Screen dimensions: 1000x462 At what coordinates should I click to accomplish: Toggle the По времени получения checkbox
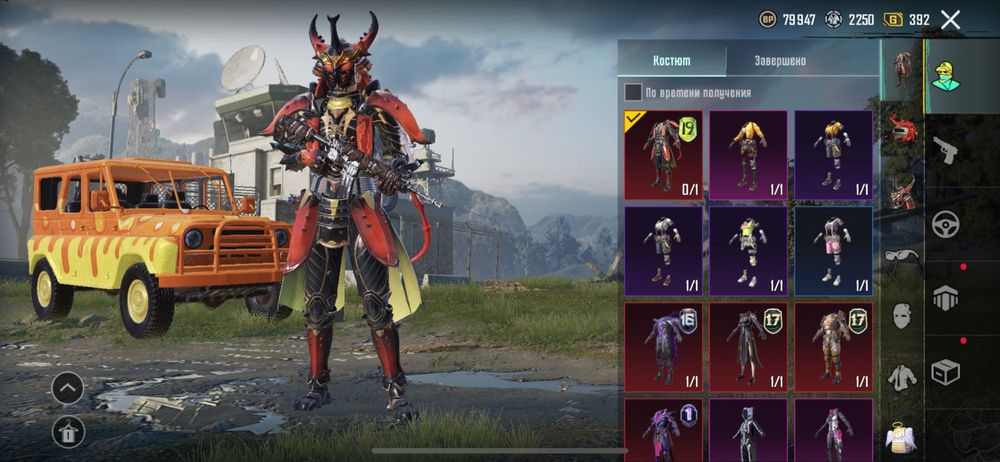[x=633, y=93]
